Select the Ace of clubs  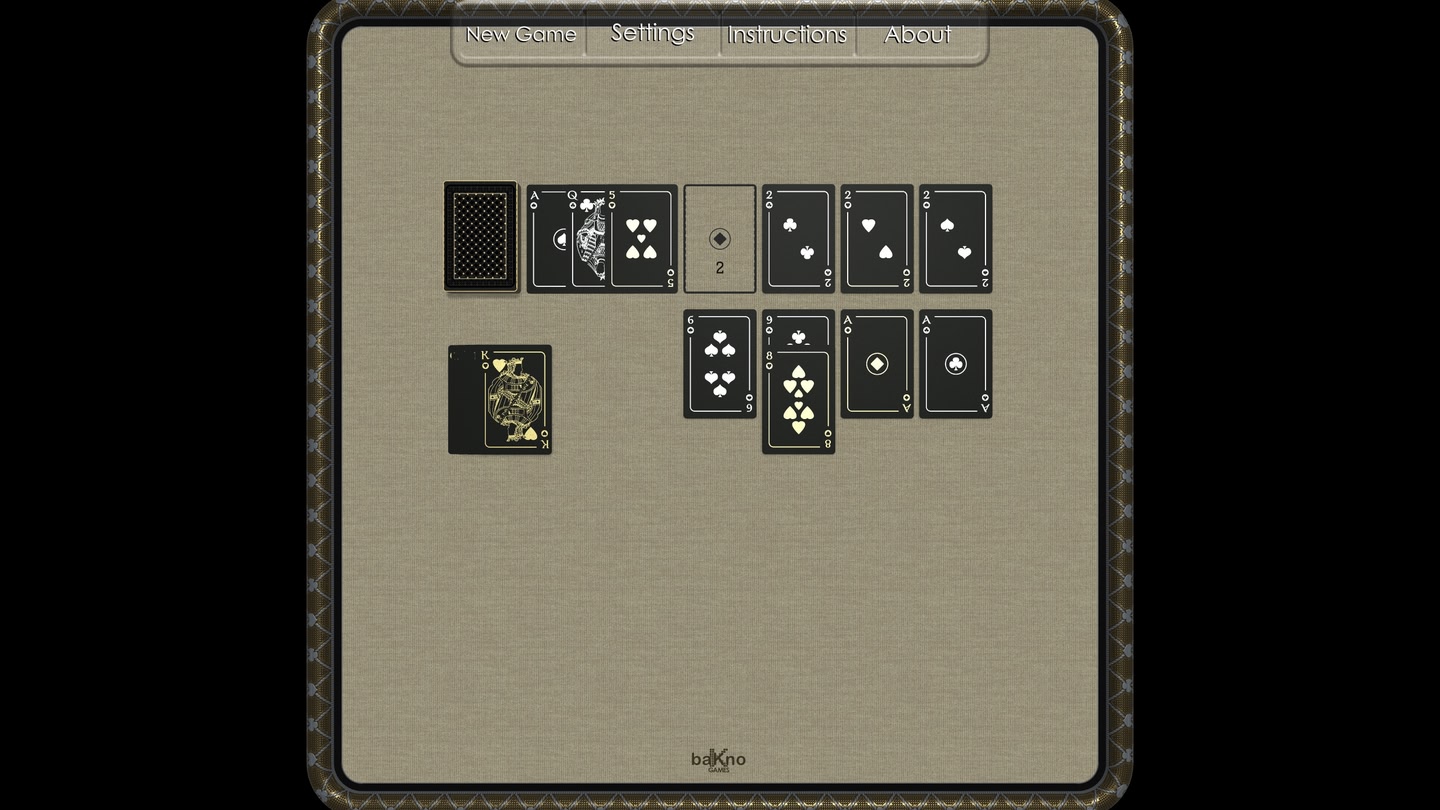pyautogui.click(x=955, y=364)
